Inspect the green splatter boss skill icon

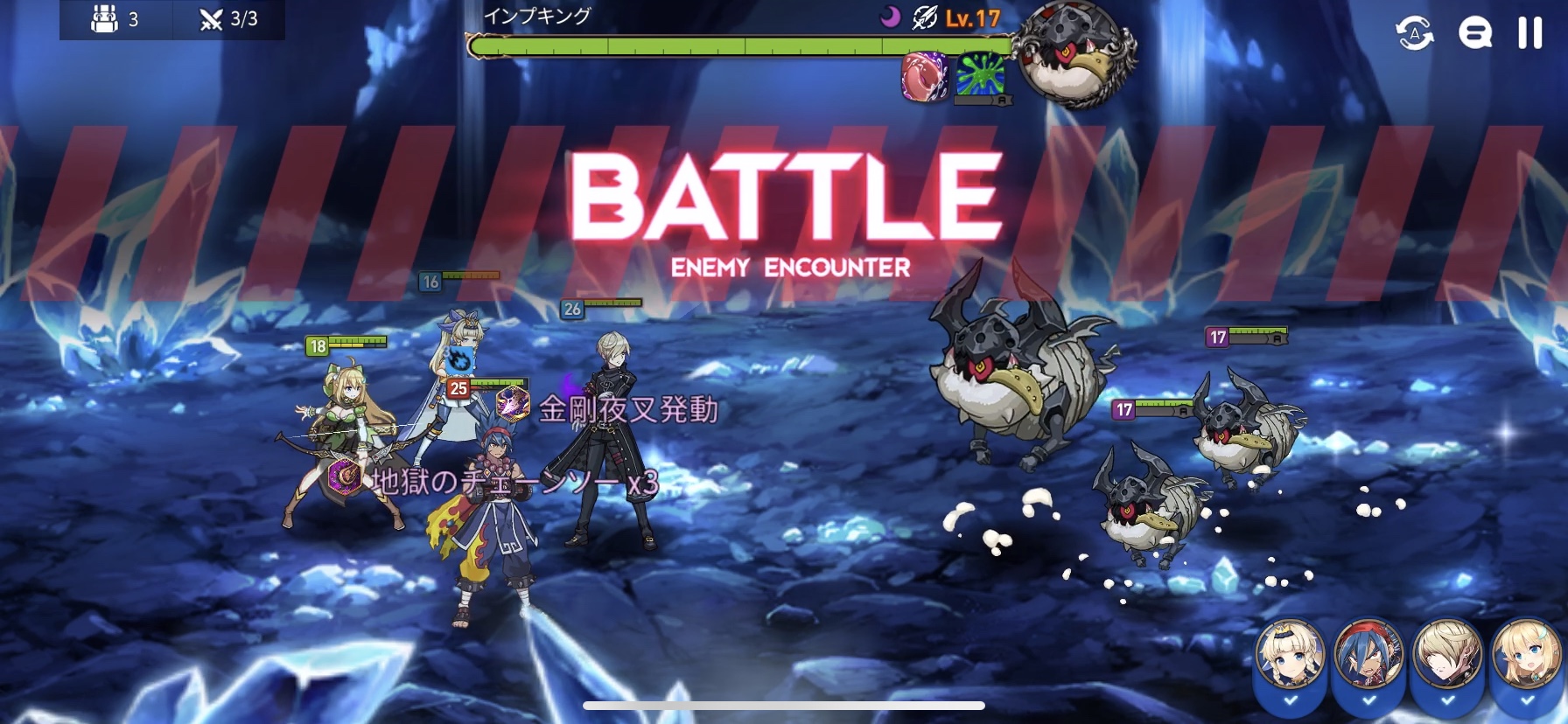tap(980, 75)
